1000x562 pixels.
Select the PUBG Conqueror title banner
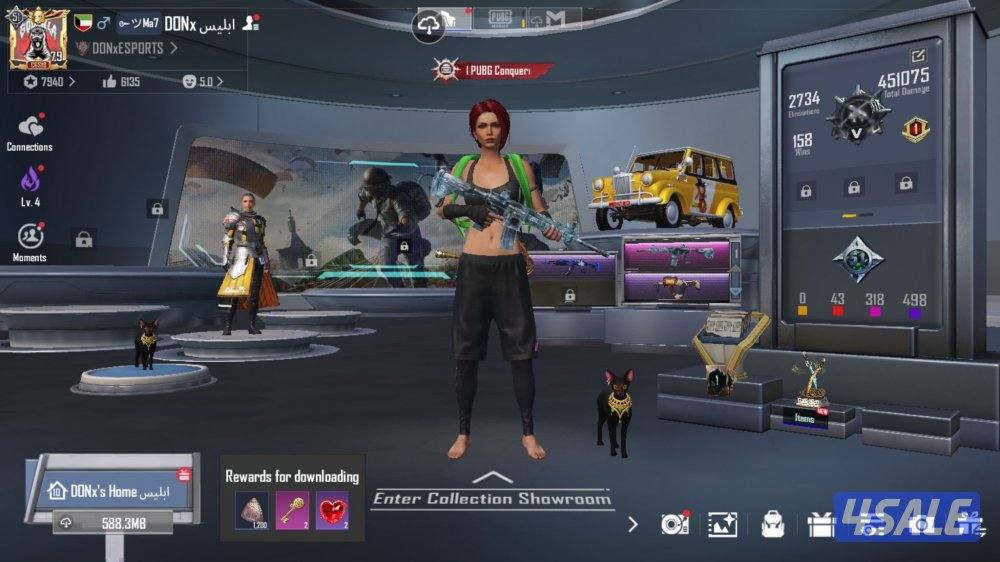(492, 70)
